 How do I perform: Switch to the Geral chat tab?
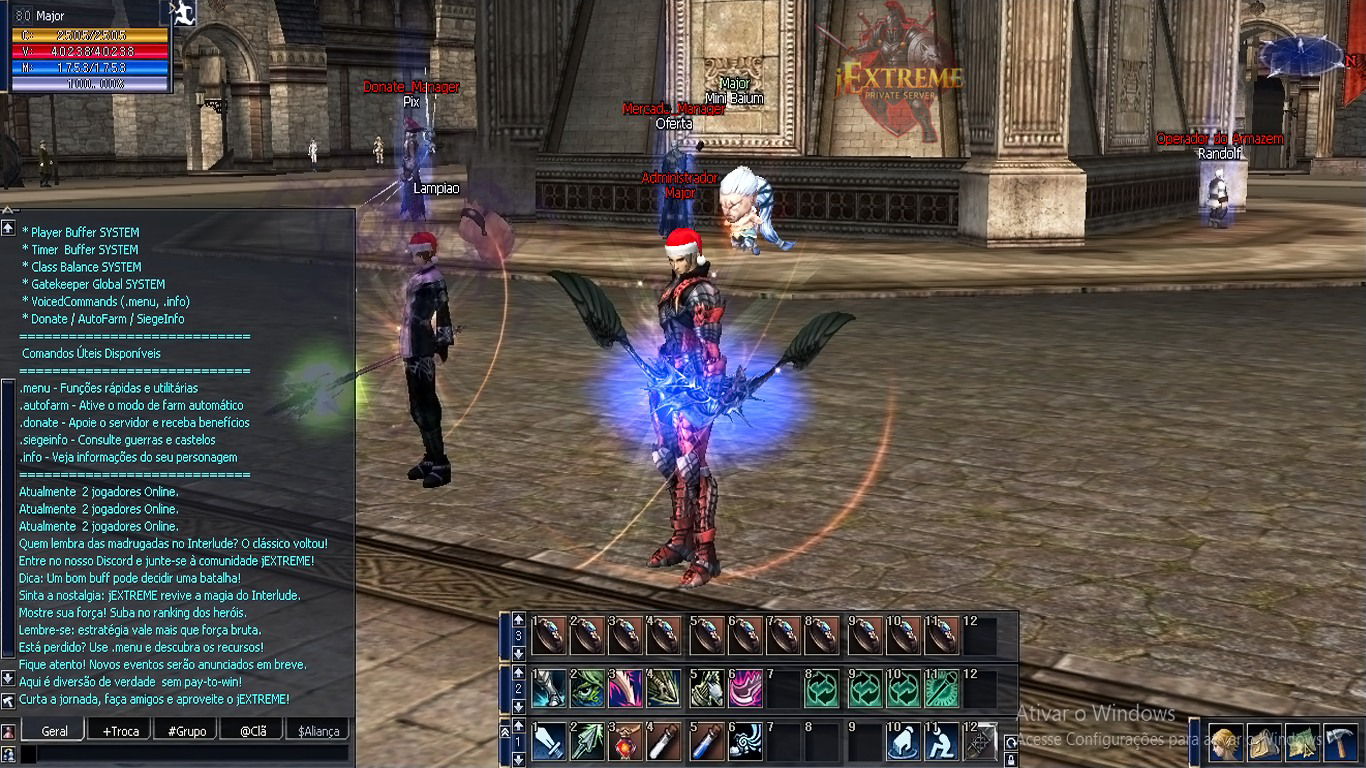(x=54, y=731)
